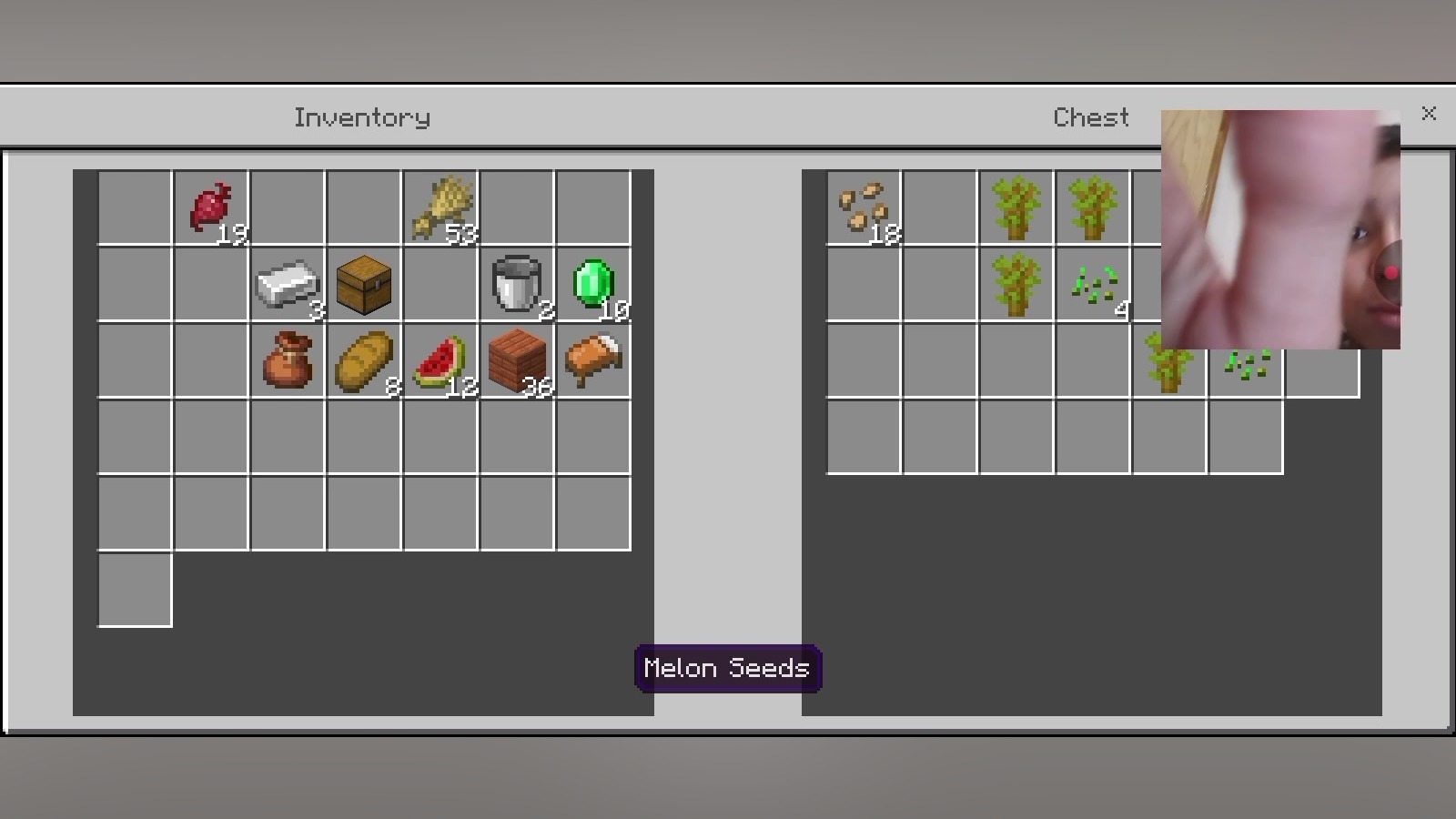Select the bucket slot
Image resolution: width=1456 pixels, height=819 pixels.
click(x=517, y=285)
